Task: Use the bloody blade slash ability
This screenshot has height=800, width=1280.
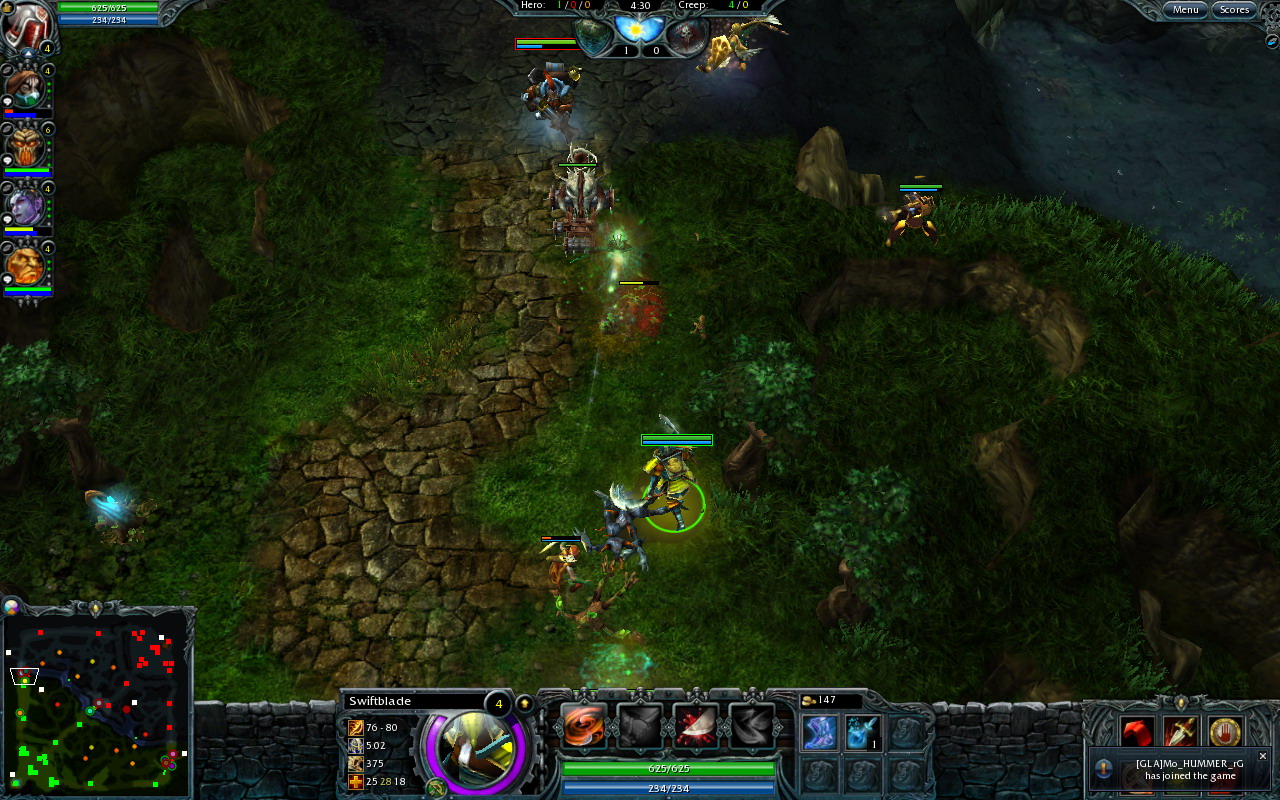Action: pyautogui.click(x=695, y=726)
